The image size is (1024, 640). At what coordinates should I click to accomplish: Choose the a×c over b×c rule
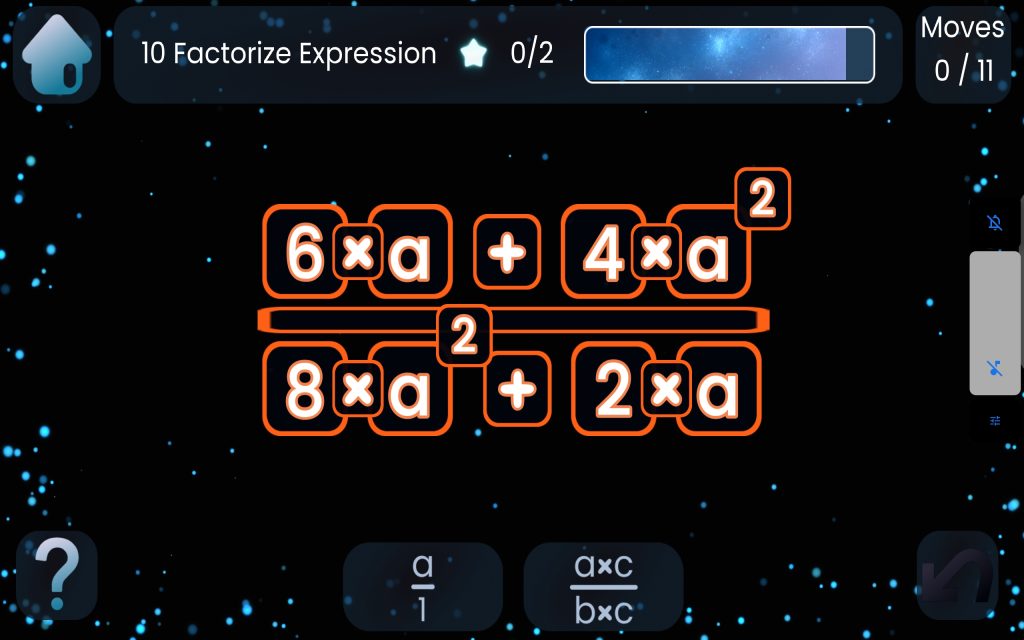603,586
